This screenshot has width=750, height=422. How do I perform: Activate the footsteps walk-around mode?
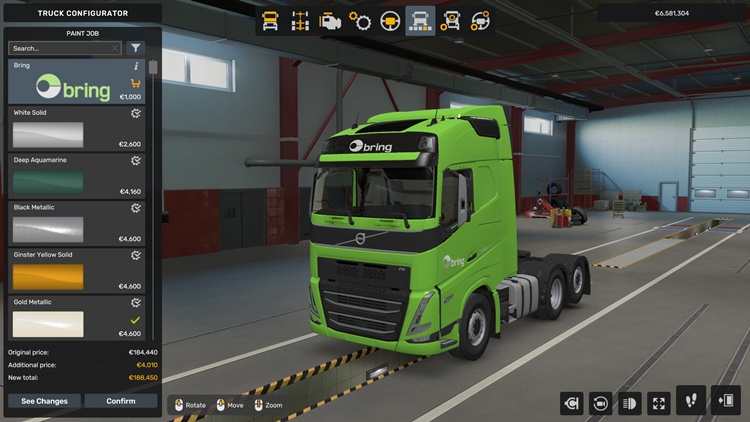tap(691, 401)
